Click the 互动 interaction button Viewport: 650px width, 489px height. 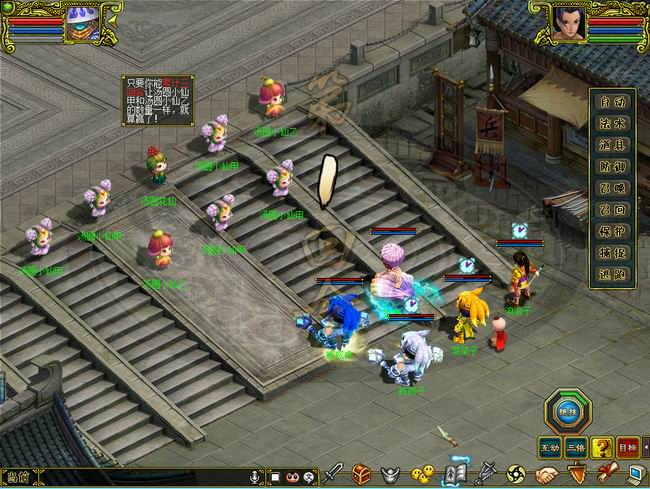click(550, 447)
